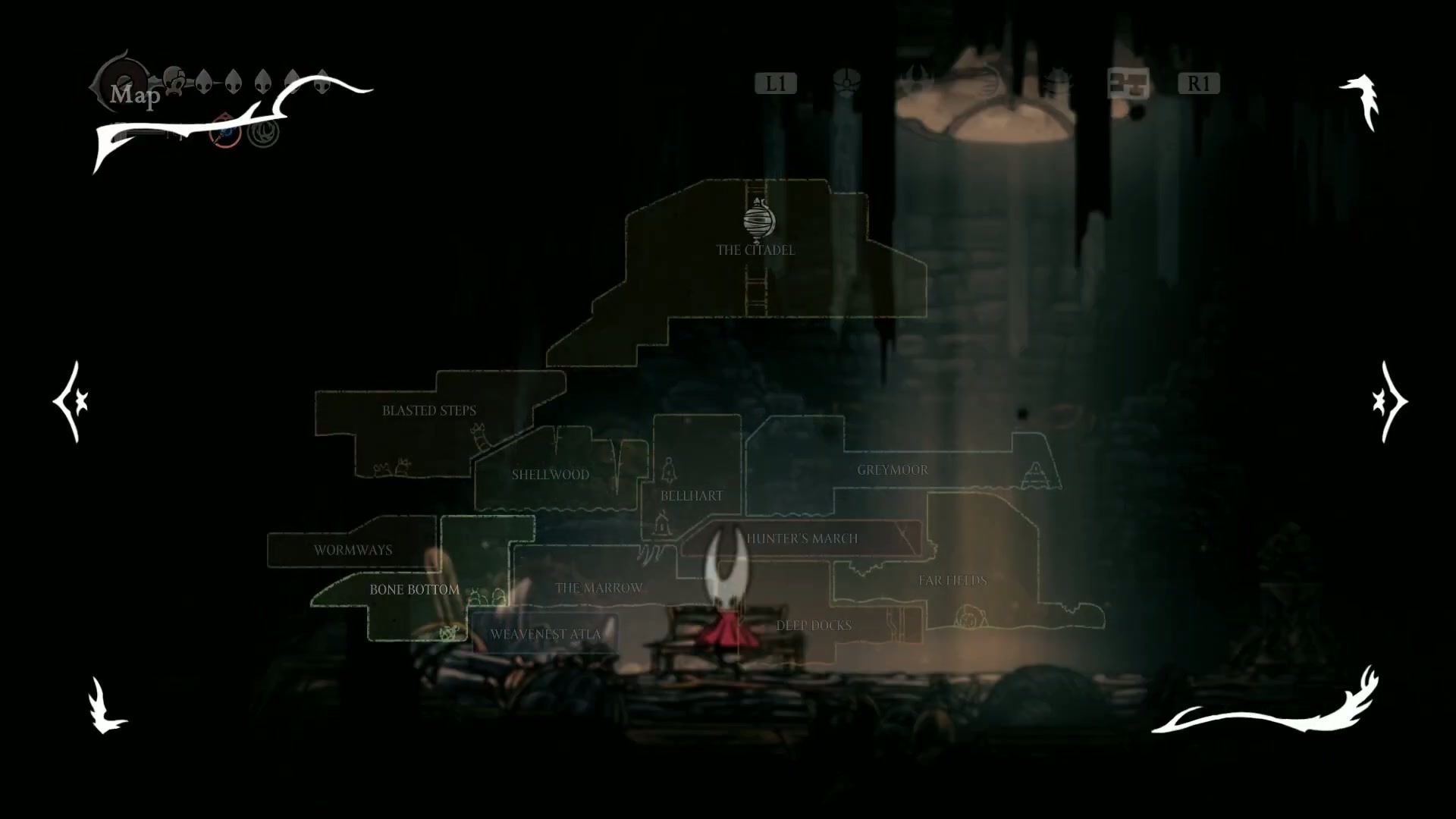Select The Citadel region on the map
1456x819 pixels.
pos(755,250)
